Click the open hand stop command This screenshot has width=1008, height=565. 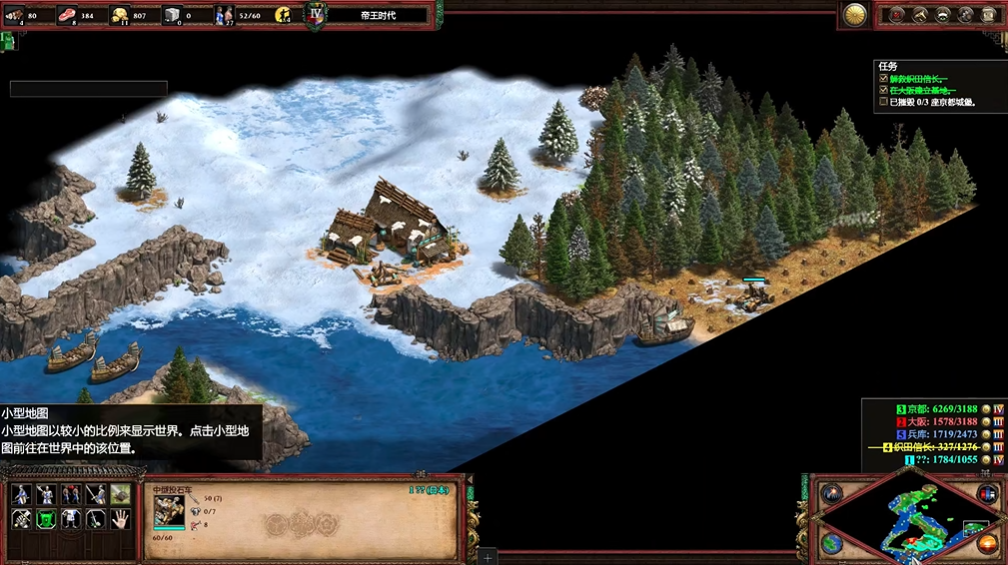120,518
